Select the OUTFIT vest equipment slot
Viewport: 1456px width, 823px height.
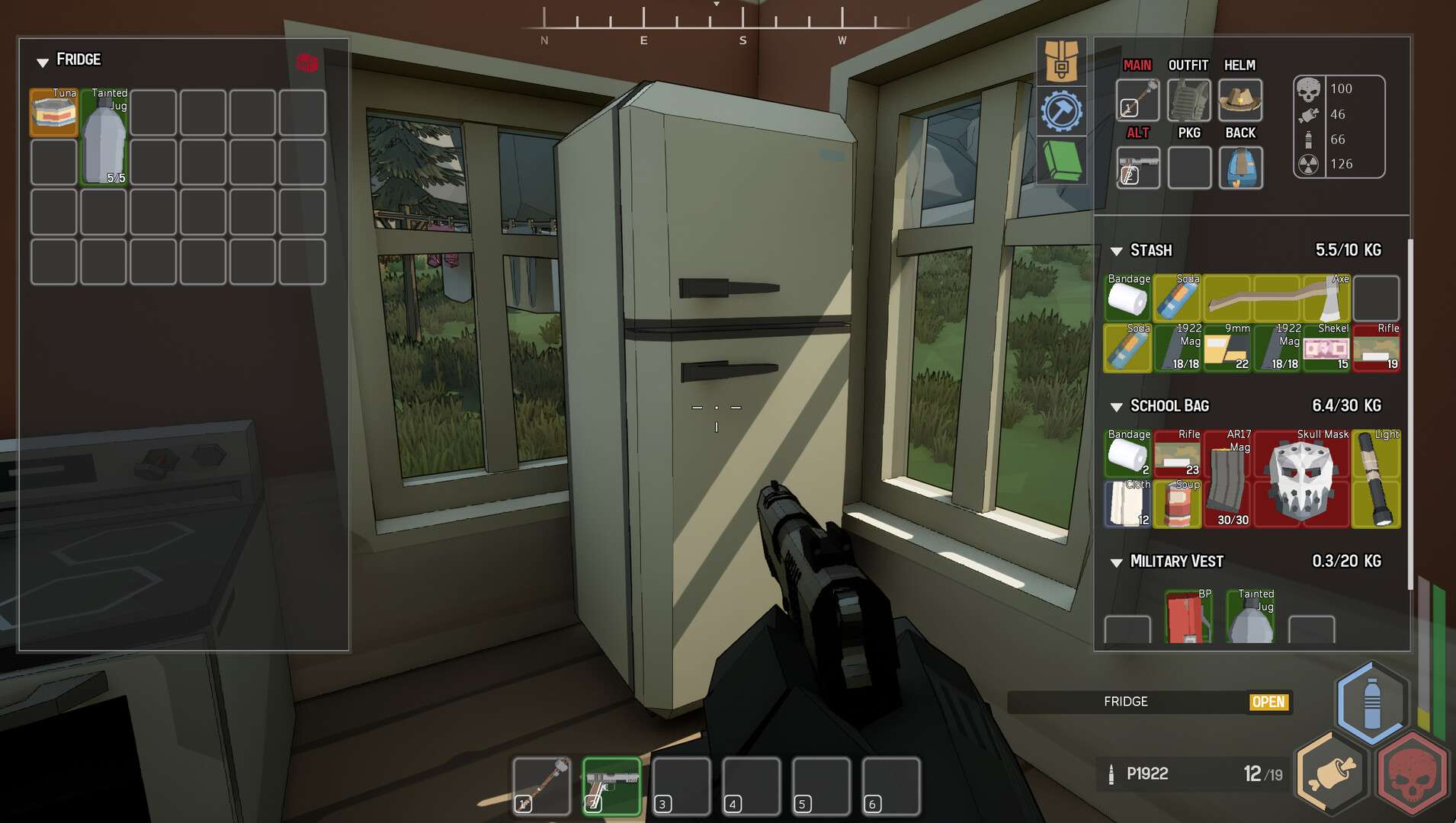[x=1188, y=100]
